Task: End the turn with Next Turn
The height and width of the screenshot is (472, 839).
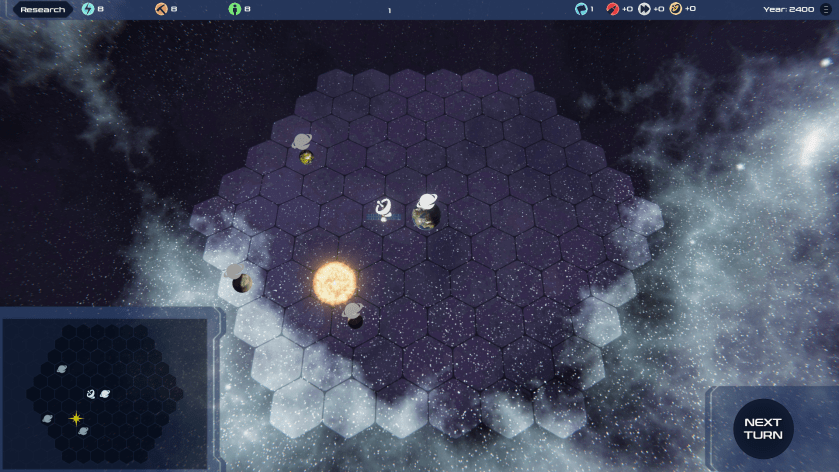Action: tap(763, 428)
